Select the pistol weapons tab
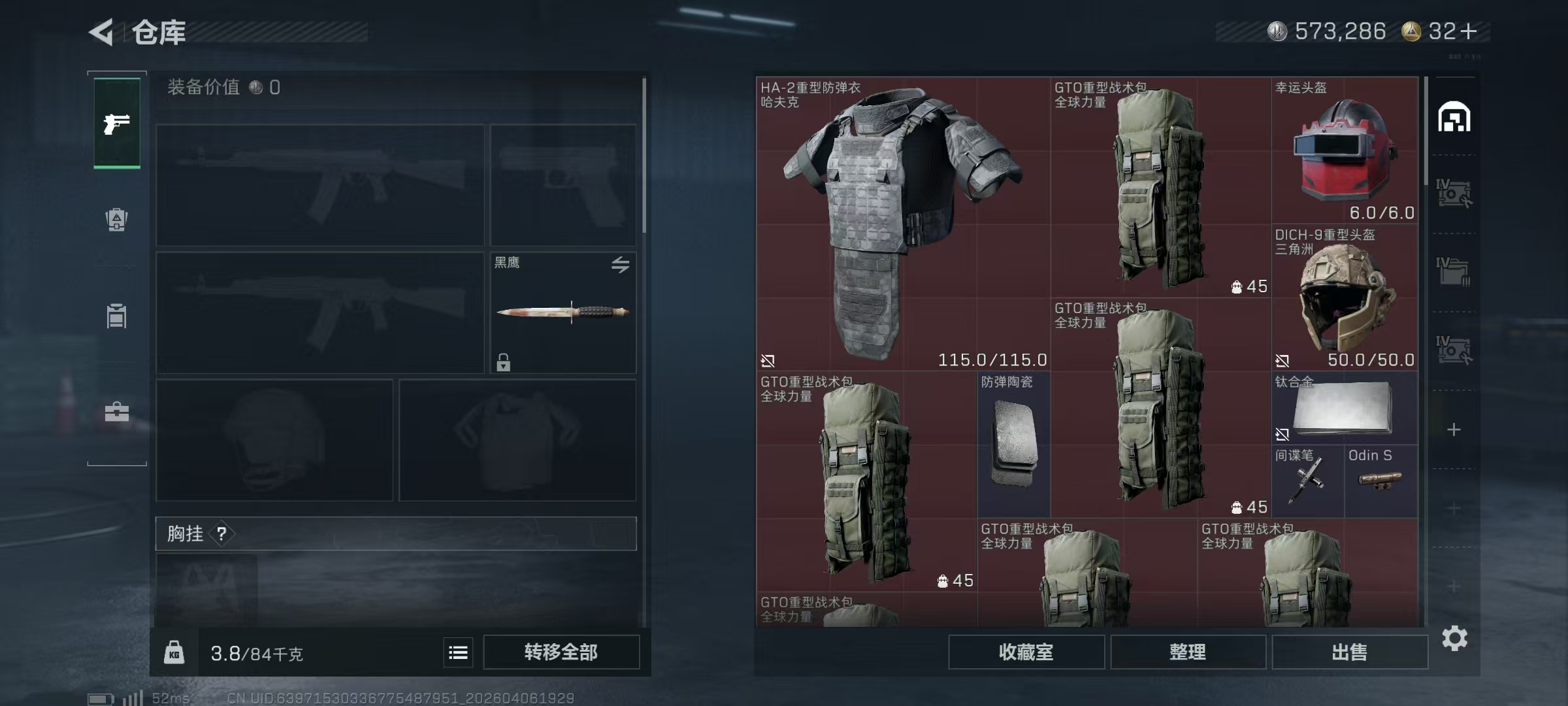This screenshot has height=706, width=1568. [117, 123]
